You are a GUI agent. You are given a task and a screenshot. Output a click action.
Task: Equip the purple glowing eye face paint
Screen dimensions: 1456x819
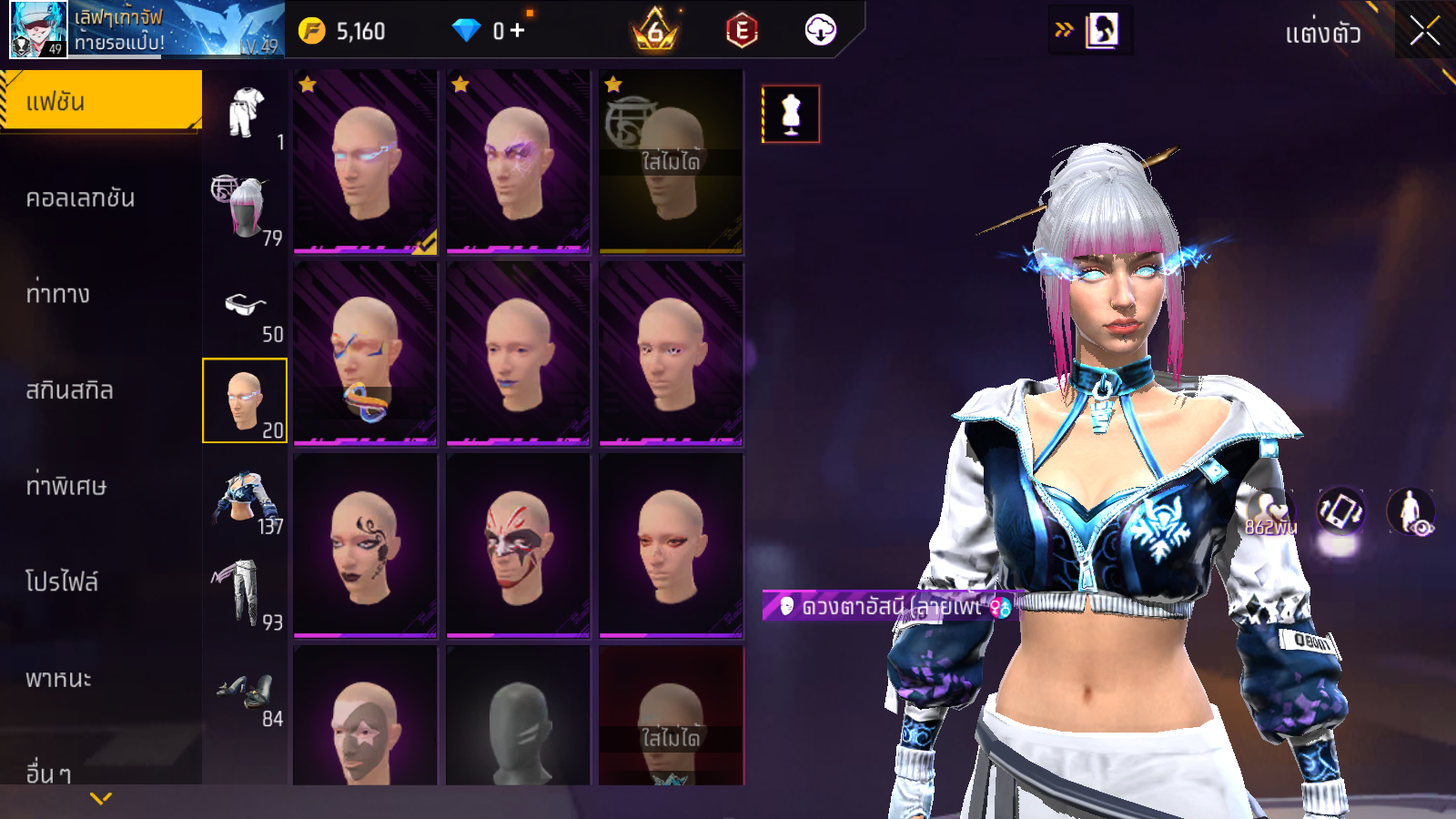click(518, 162)
